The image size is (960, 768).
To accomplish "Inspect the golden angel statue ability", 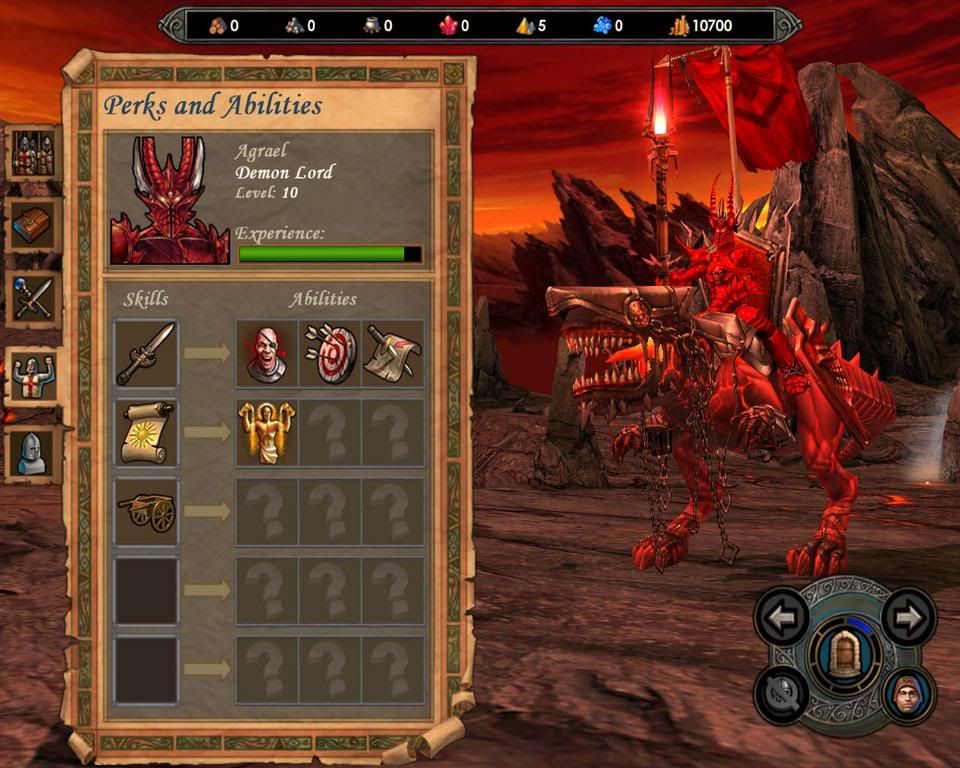I will click(267, 432).
